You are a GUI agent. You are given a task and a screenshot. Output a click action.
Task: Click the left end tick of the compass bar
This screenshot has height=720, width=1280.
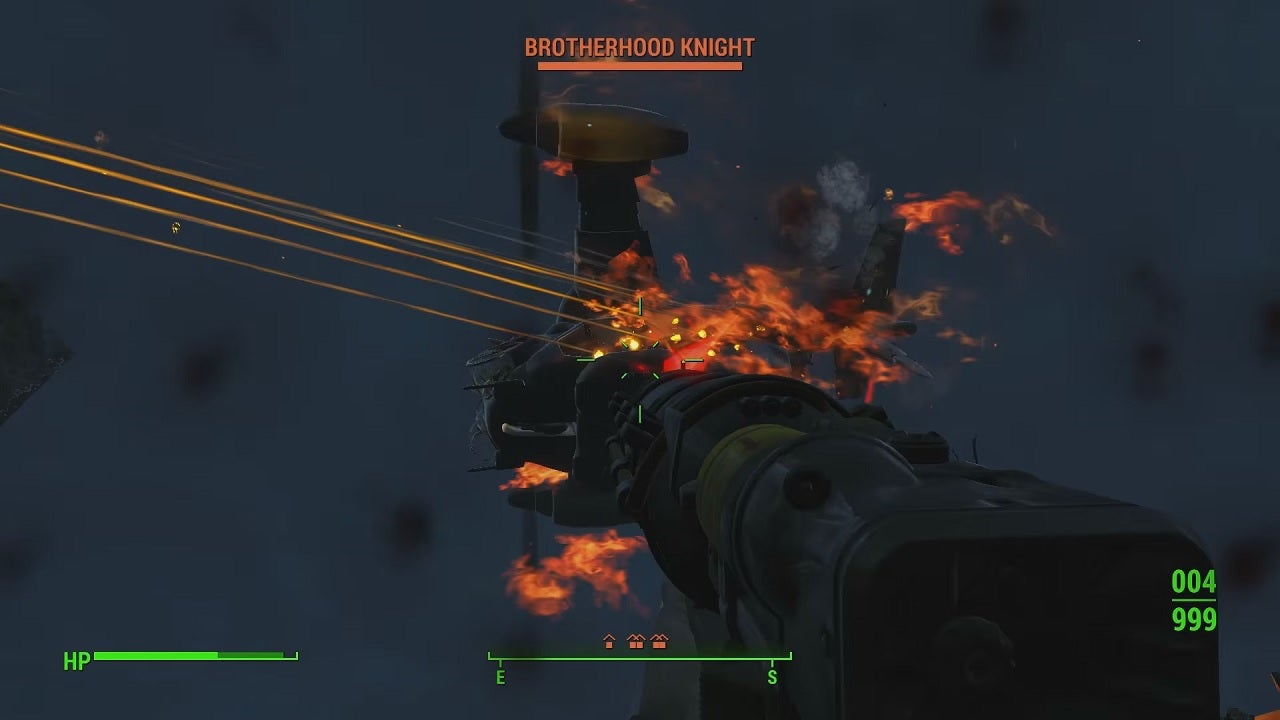tap(490, 656)
